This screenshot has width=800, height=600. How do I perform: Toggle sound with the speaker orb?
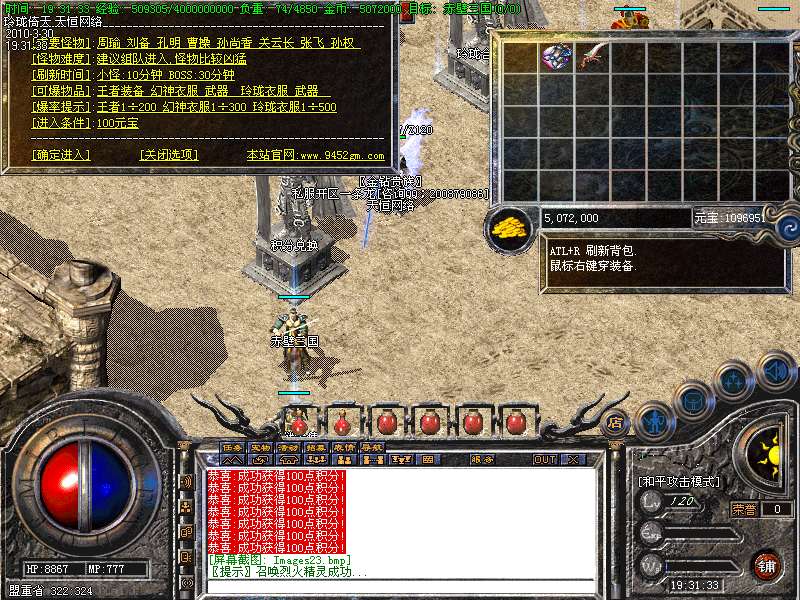[x=775, y=371]
